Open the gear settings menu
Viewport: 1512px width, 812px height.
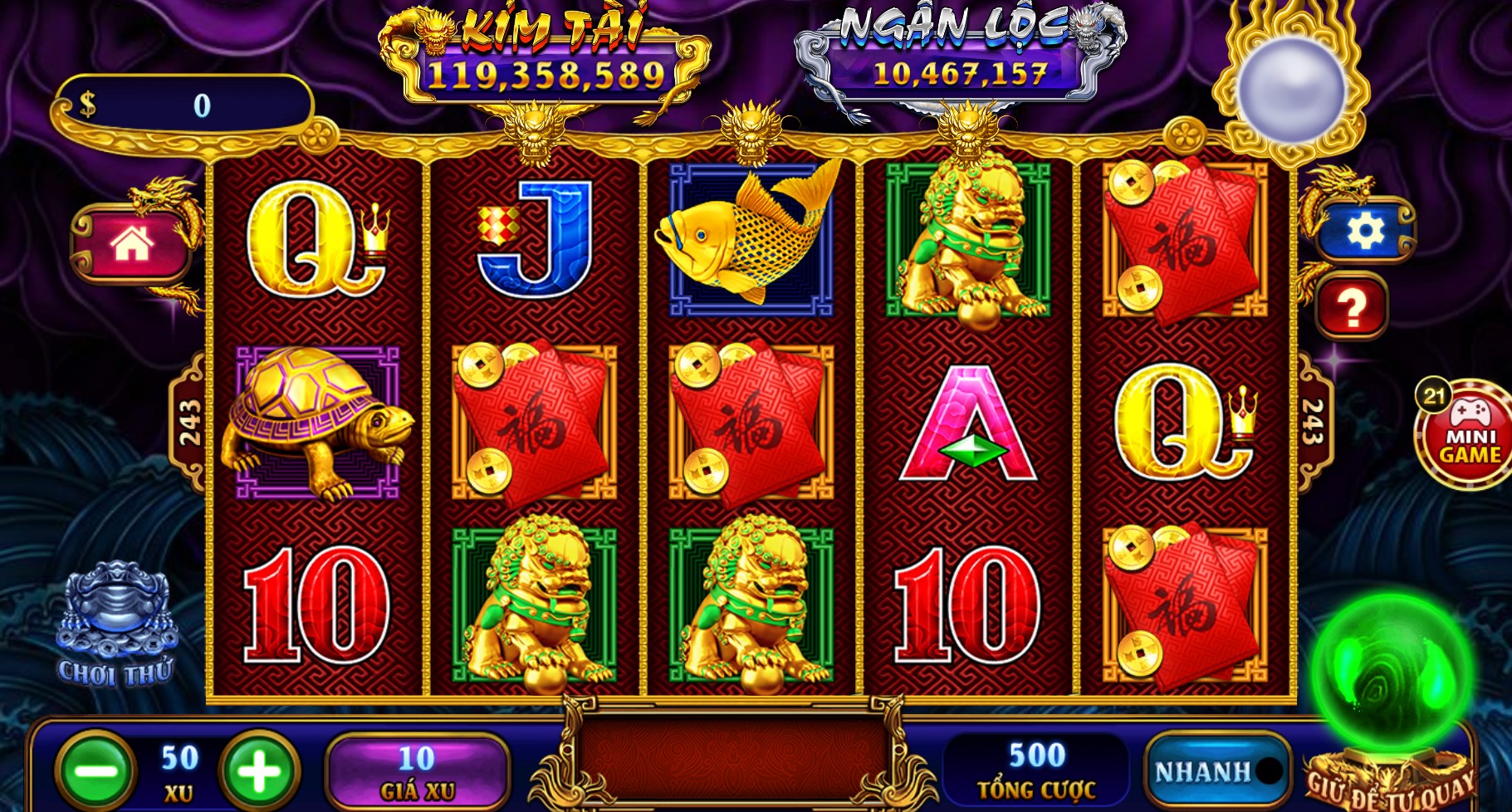tap(1364, 232)
